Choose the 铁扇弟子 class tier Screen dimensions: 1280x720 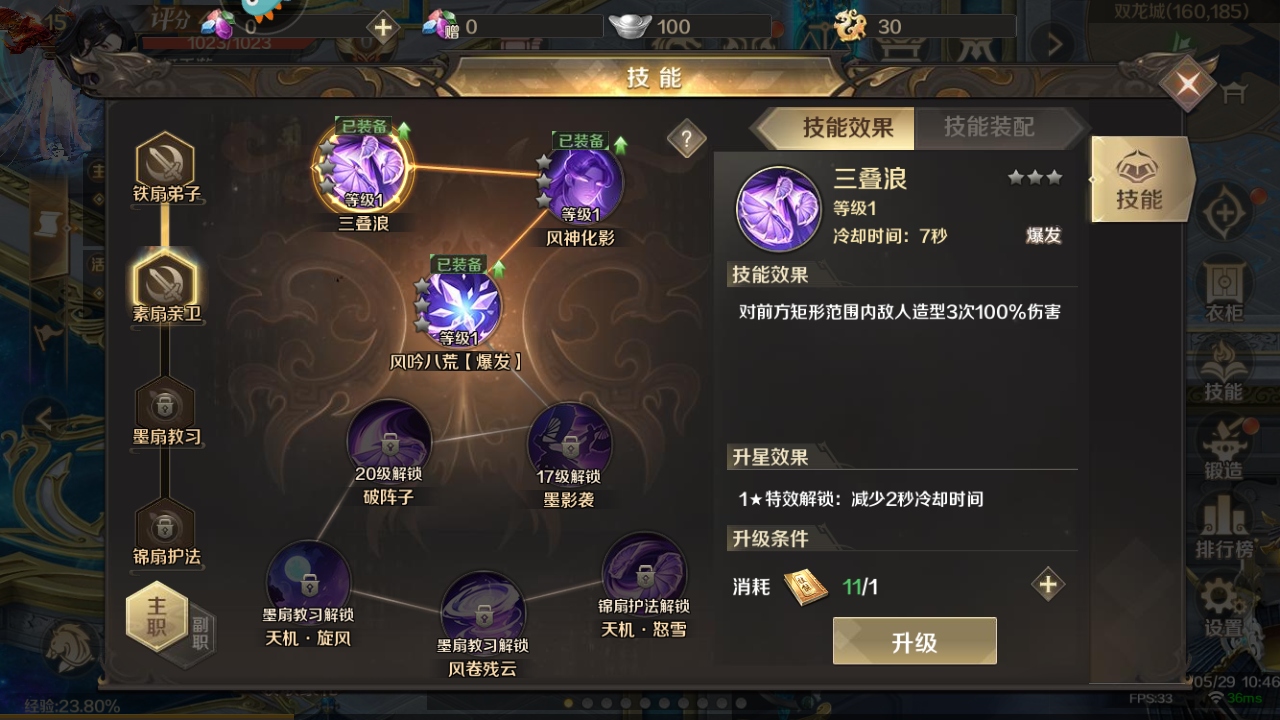165,163
